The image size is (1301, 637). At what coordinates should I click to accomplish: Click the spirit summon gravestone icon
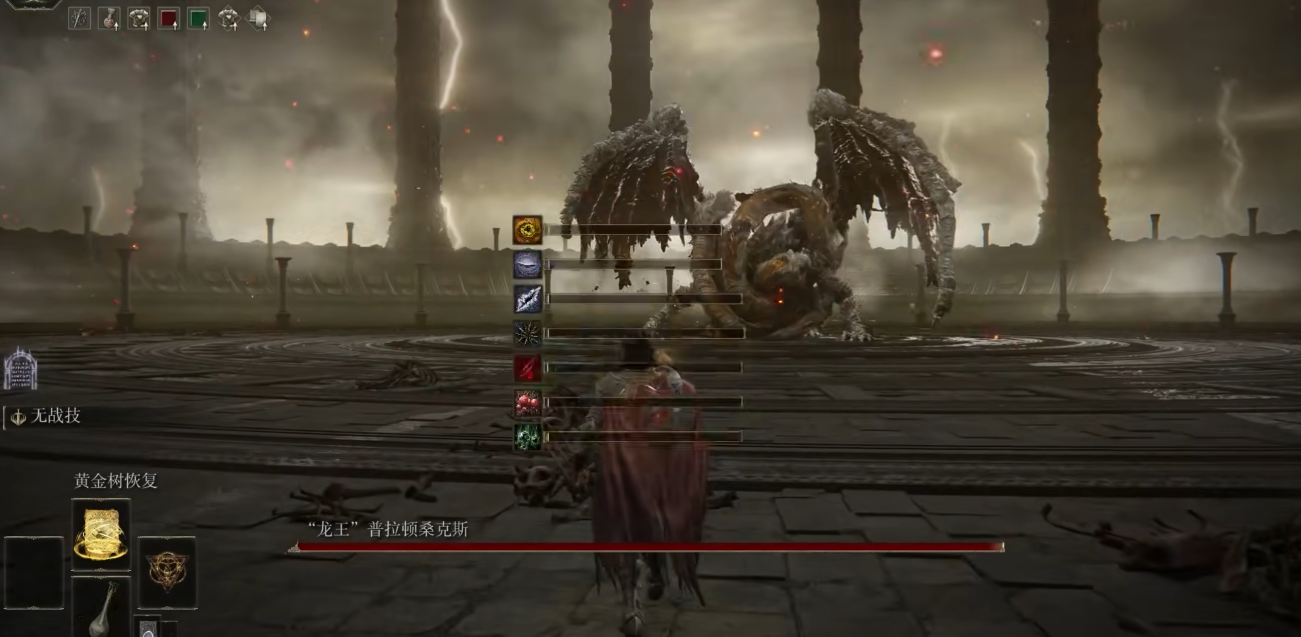click(19, 369)
